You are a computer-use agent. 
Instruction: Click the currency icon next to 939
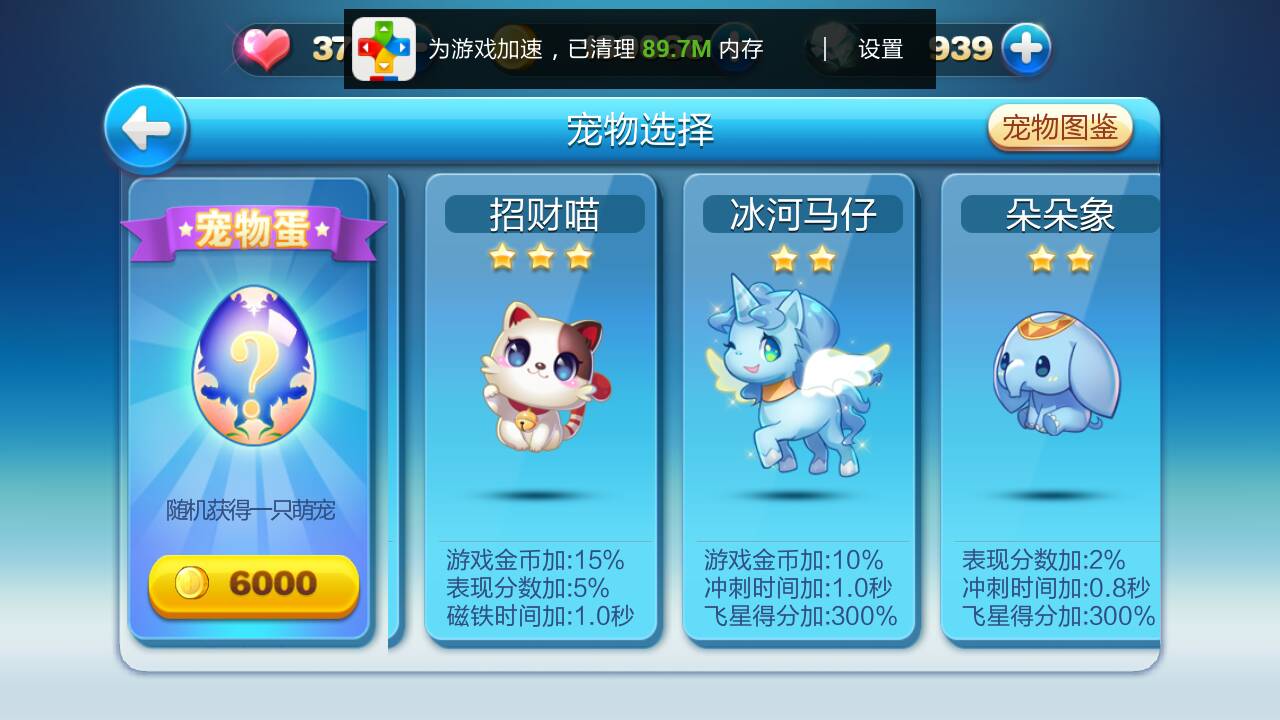1025,47
